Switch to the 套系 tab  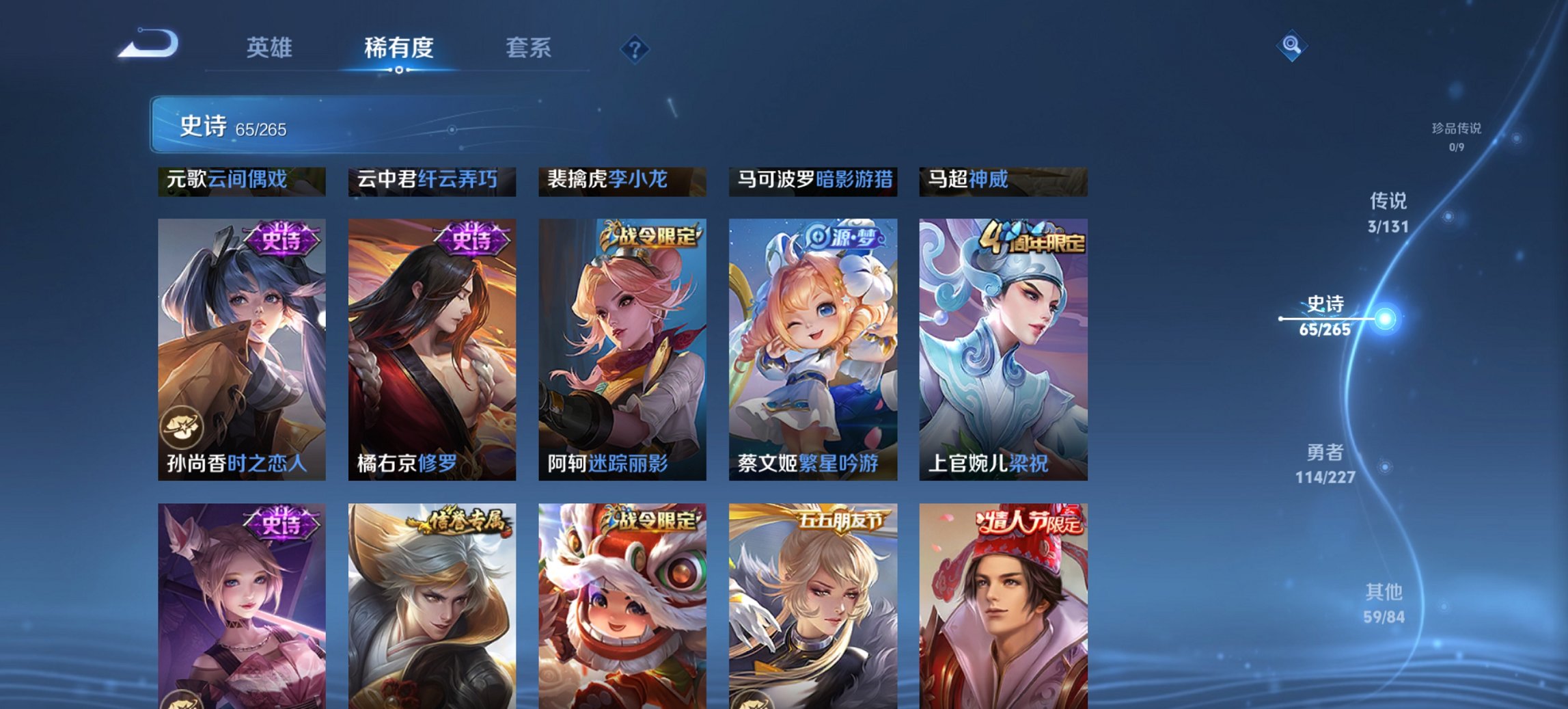click(529, 48)
